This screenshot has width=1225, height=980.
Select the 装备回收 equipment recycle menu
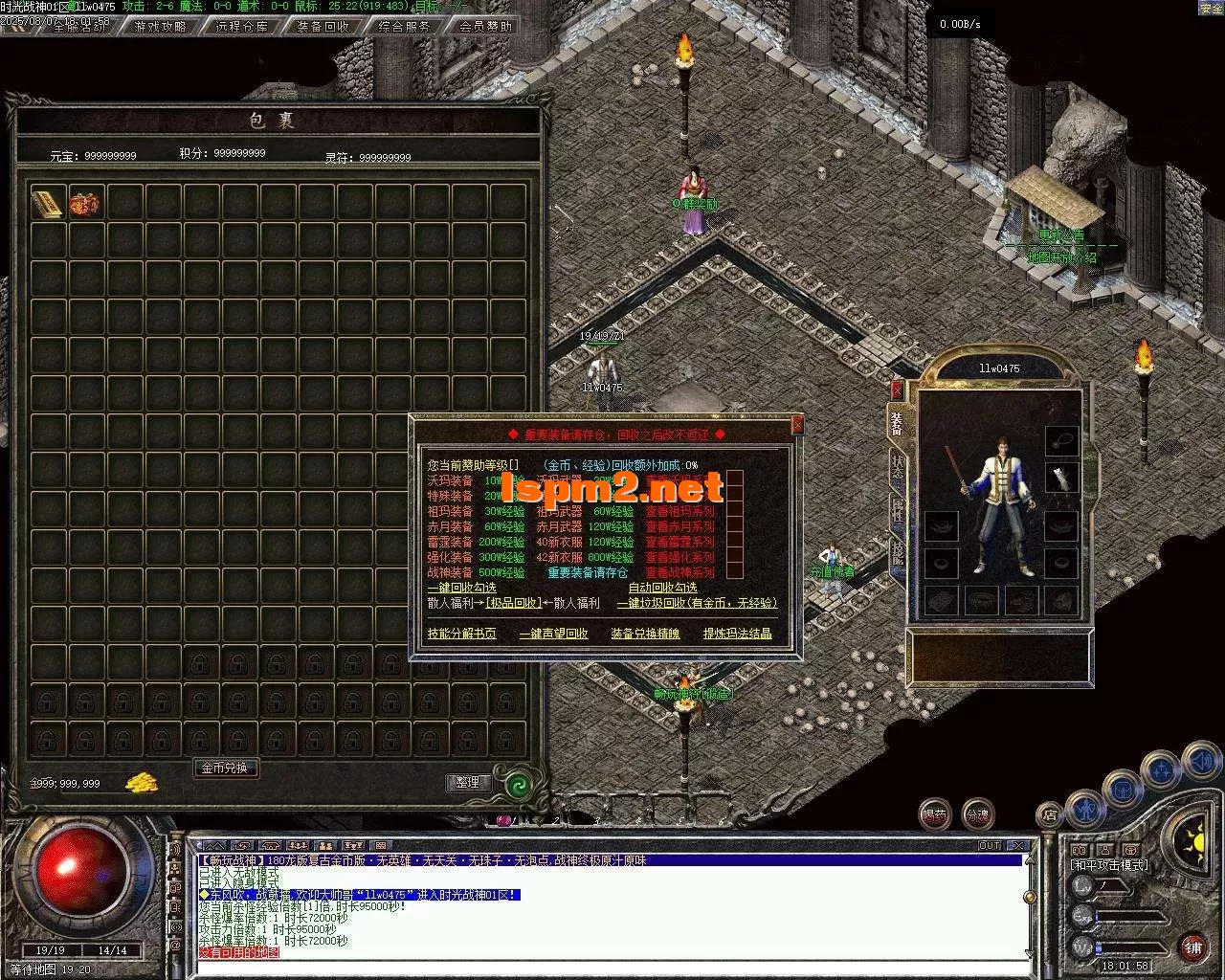[x=323, y=27]
